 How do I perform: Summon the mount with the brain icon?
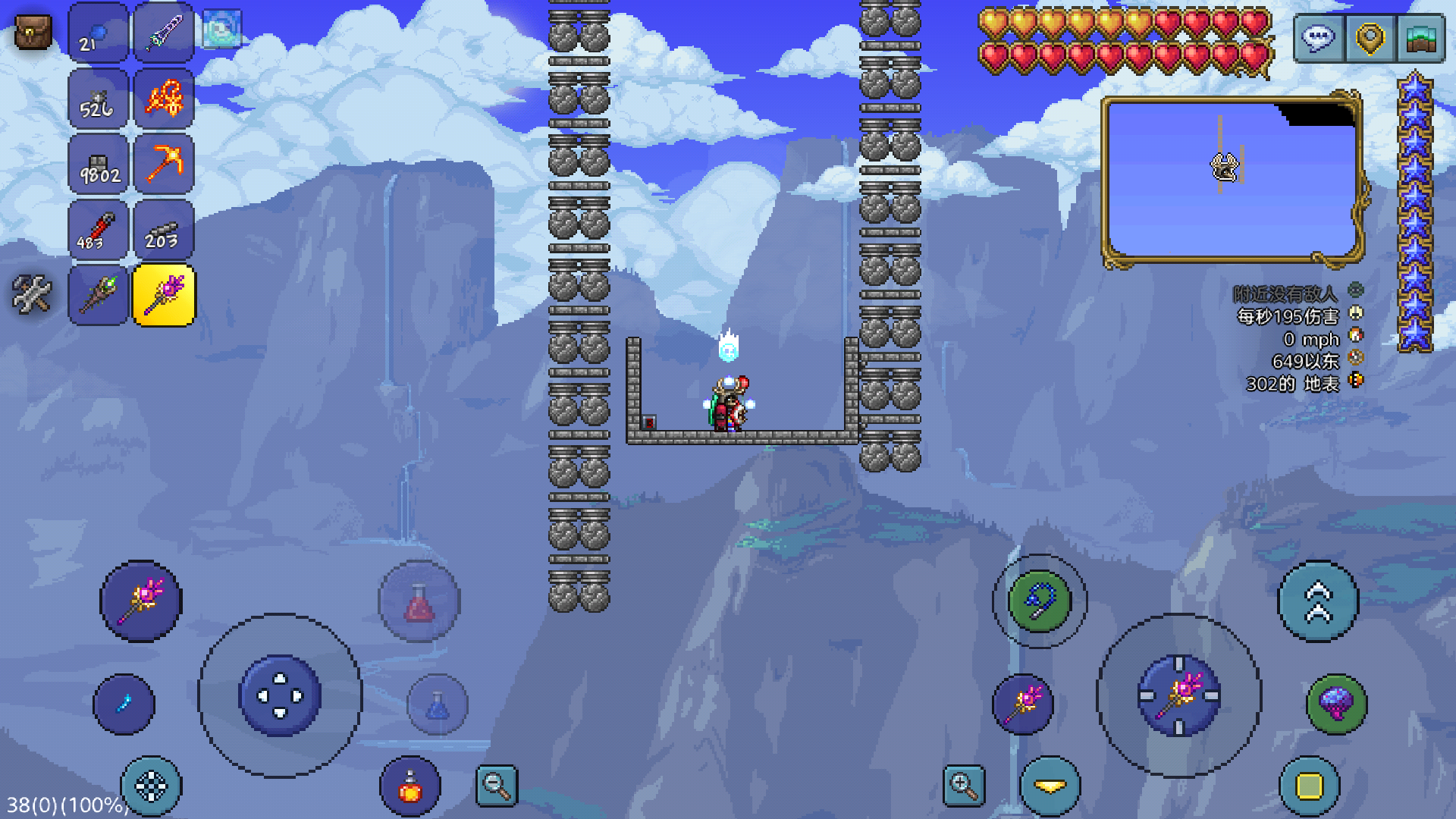[1336, 704]
